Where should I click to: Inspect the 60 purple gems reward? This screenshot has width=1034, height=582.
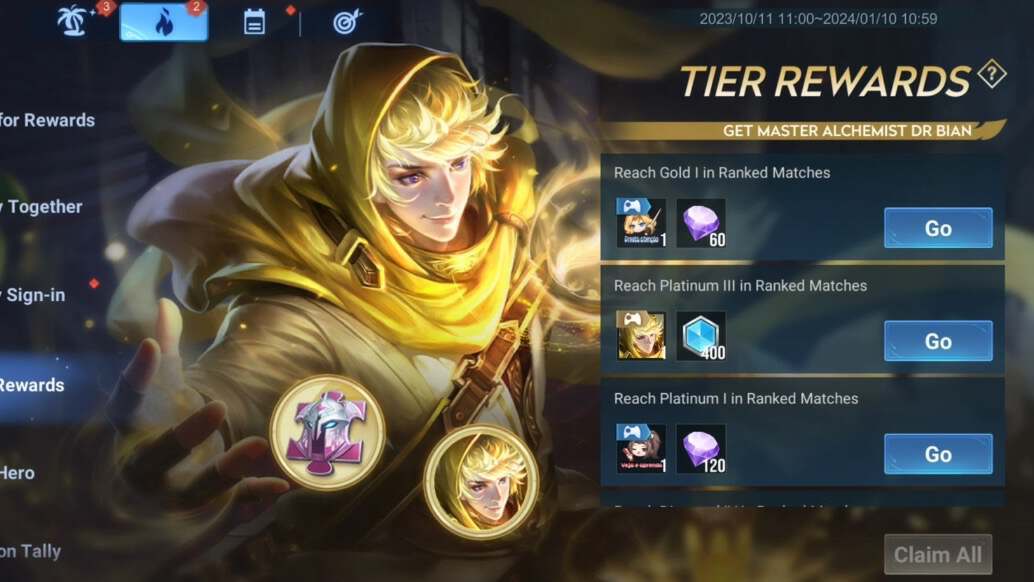click(701, 223)
